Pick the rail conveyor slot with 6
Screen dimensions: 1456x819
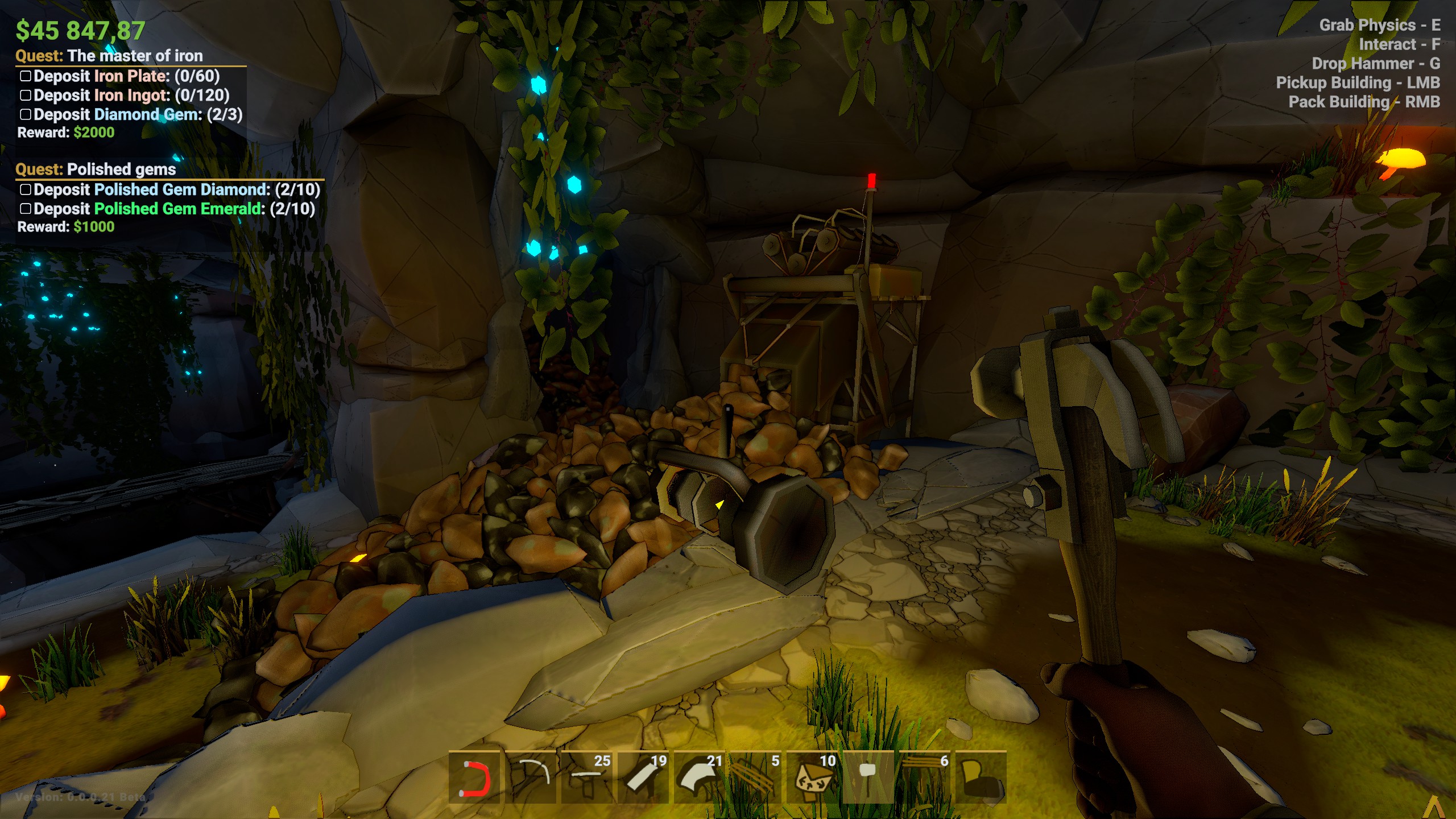[925, 777]
